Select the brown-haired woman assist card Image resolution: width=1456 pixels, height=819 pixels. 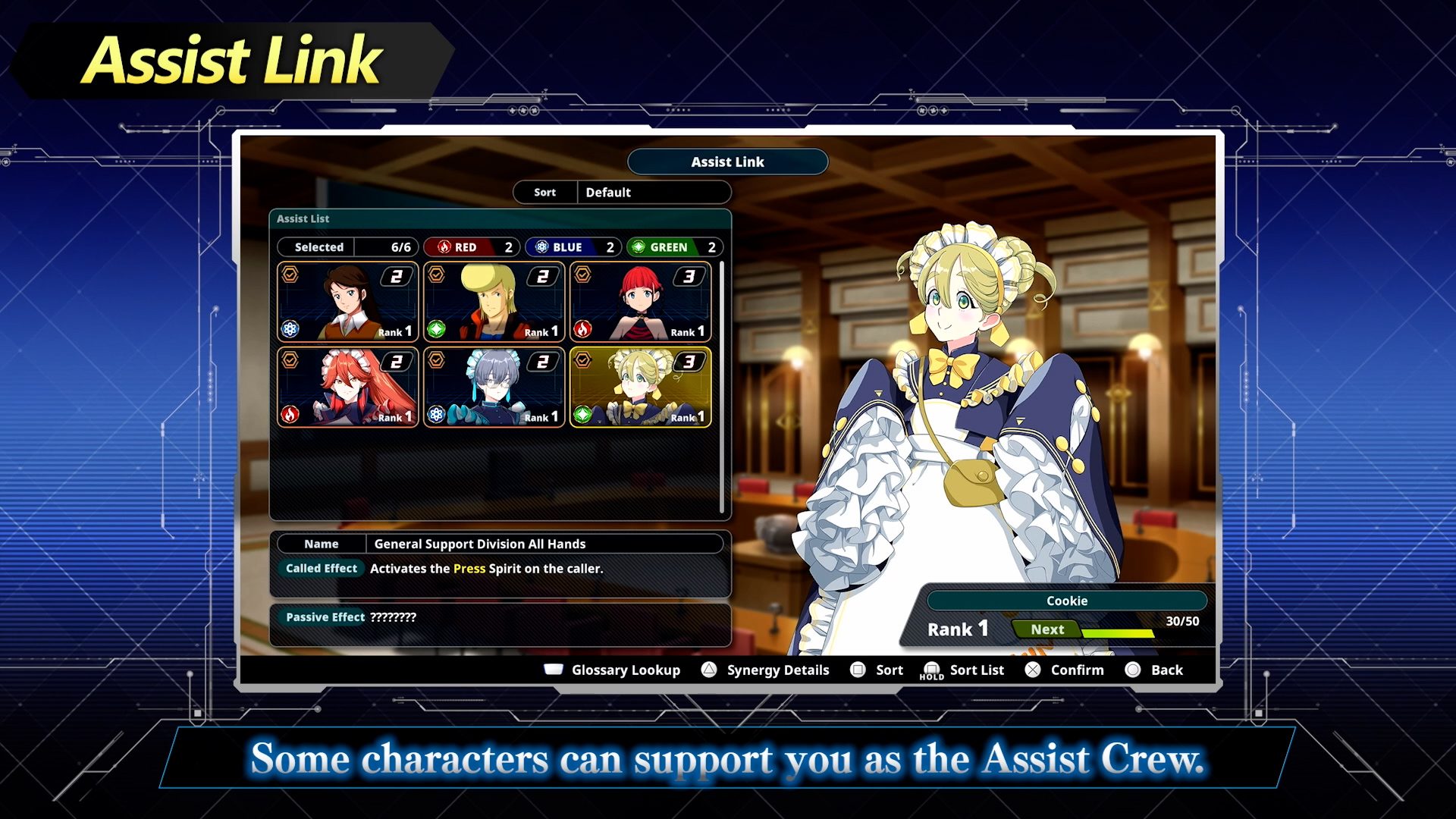pos(347,302)
